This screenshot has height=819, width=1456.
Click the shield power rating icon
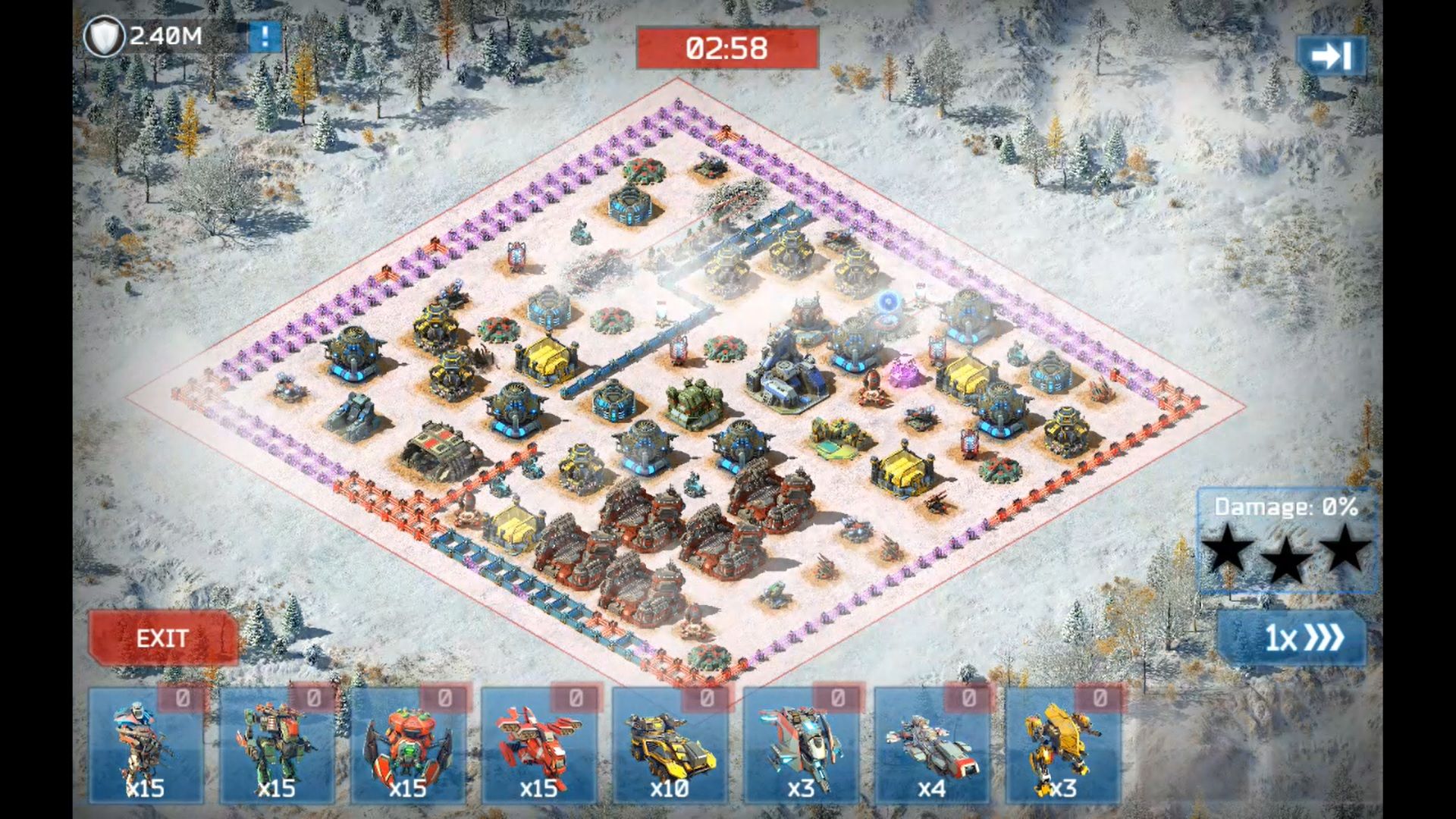pos(104,37)
